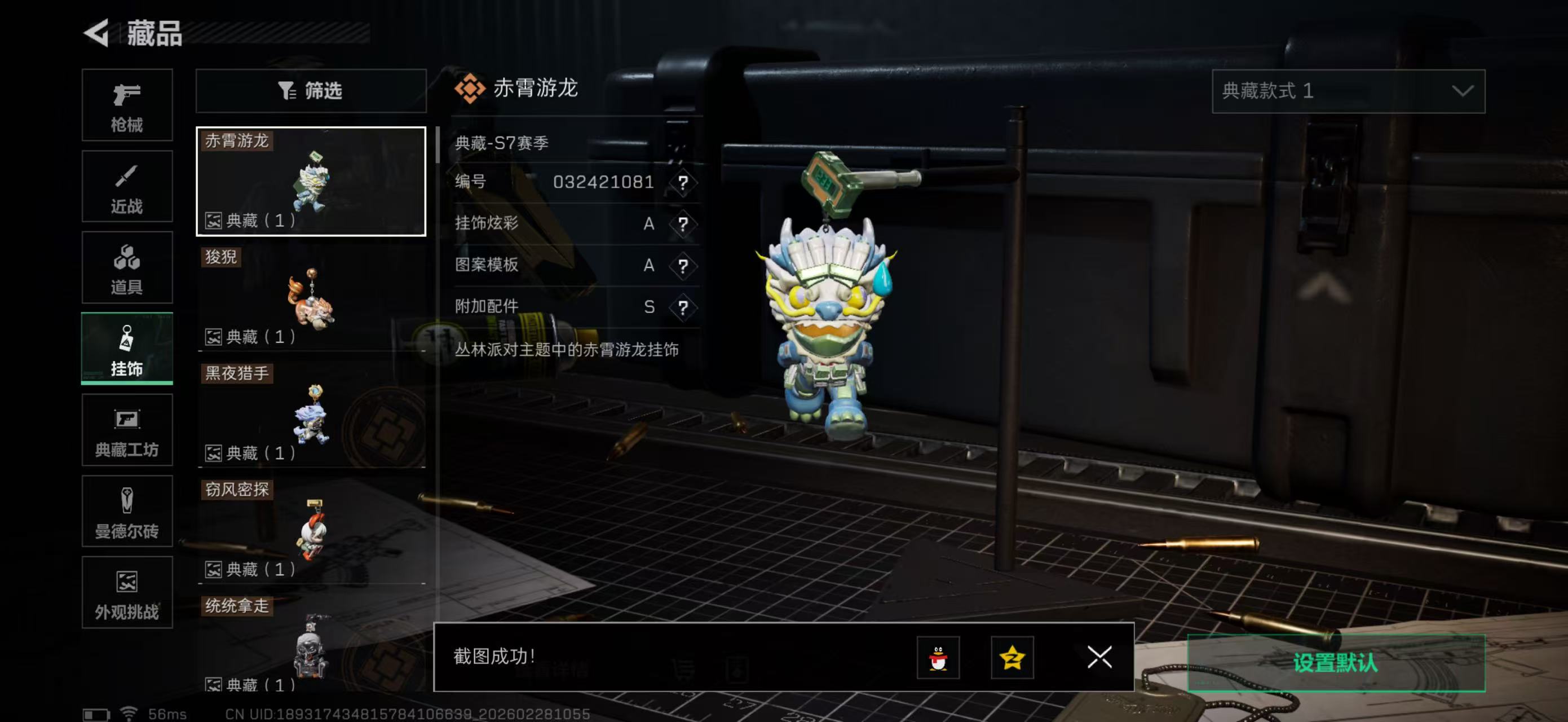The image size is (1568, 722).
Task: Open the 外观挑战 appearance challenge section
Action: tap(127, 592)
